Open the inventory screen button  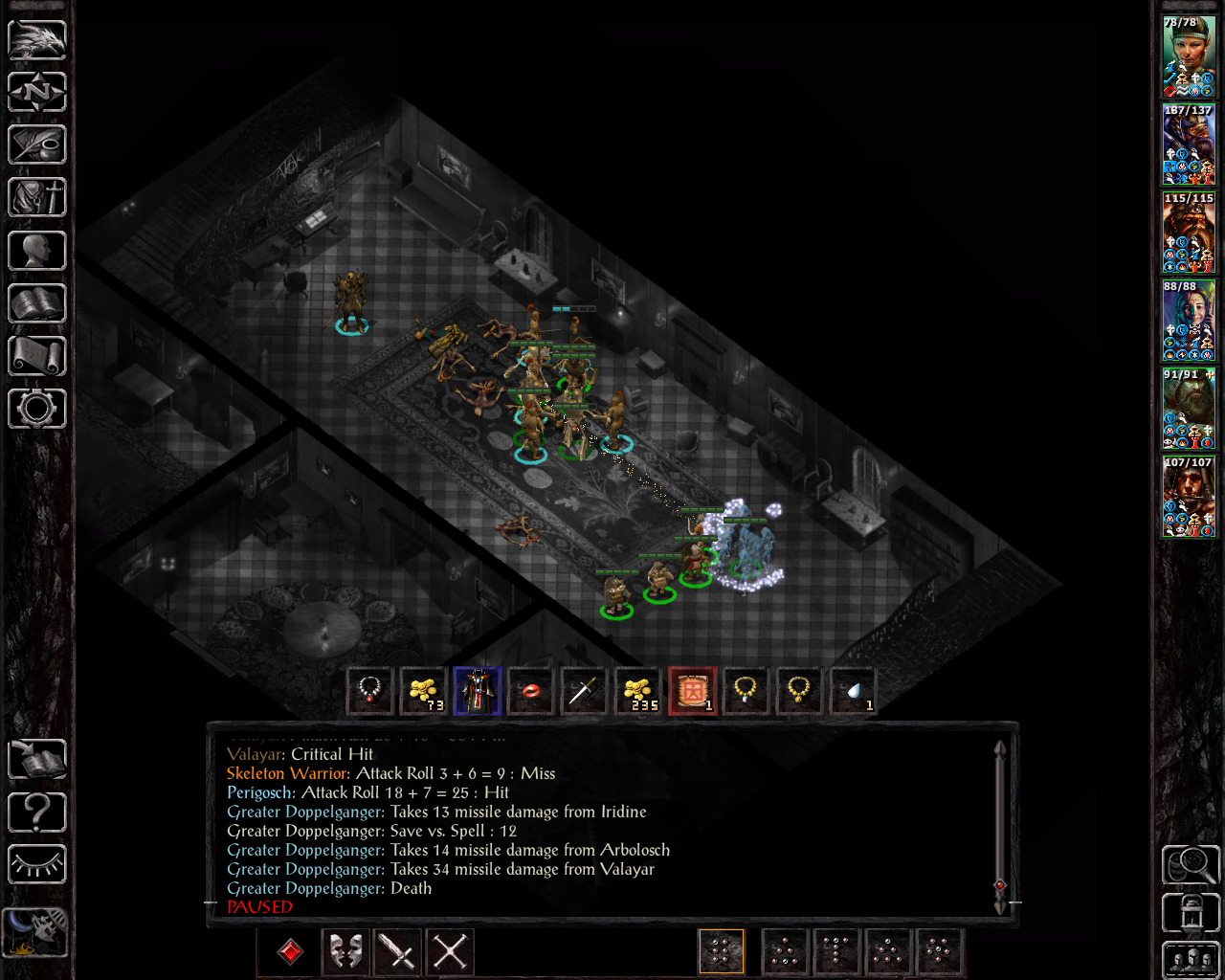37,198
